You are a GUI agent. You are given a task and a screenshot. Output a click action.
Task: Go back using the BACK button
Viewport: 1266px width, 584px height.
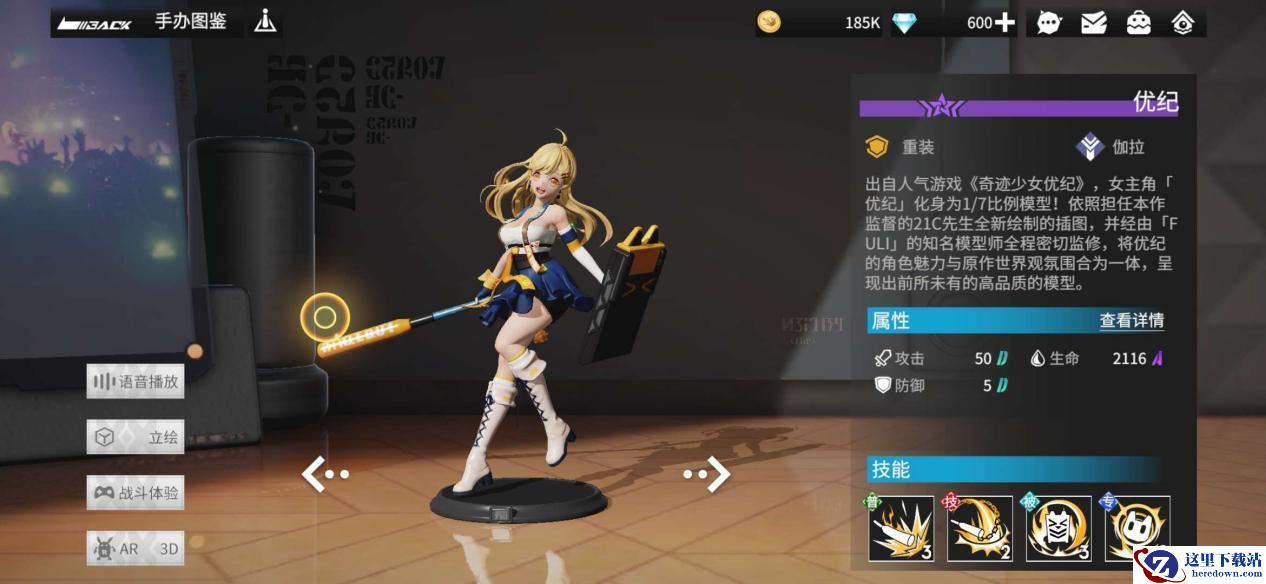[x=95, y=23]
